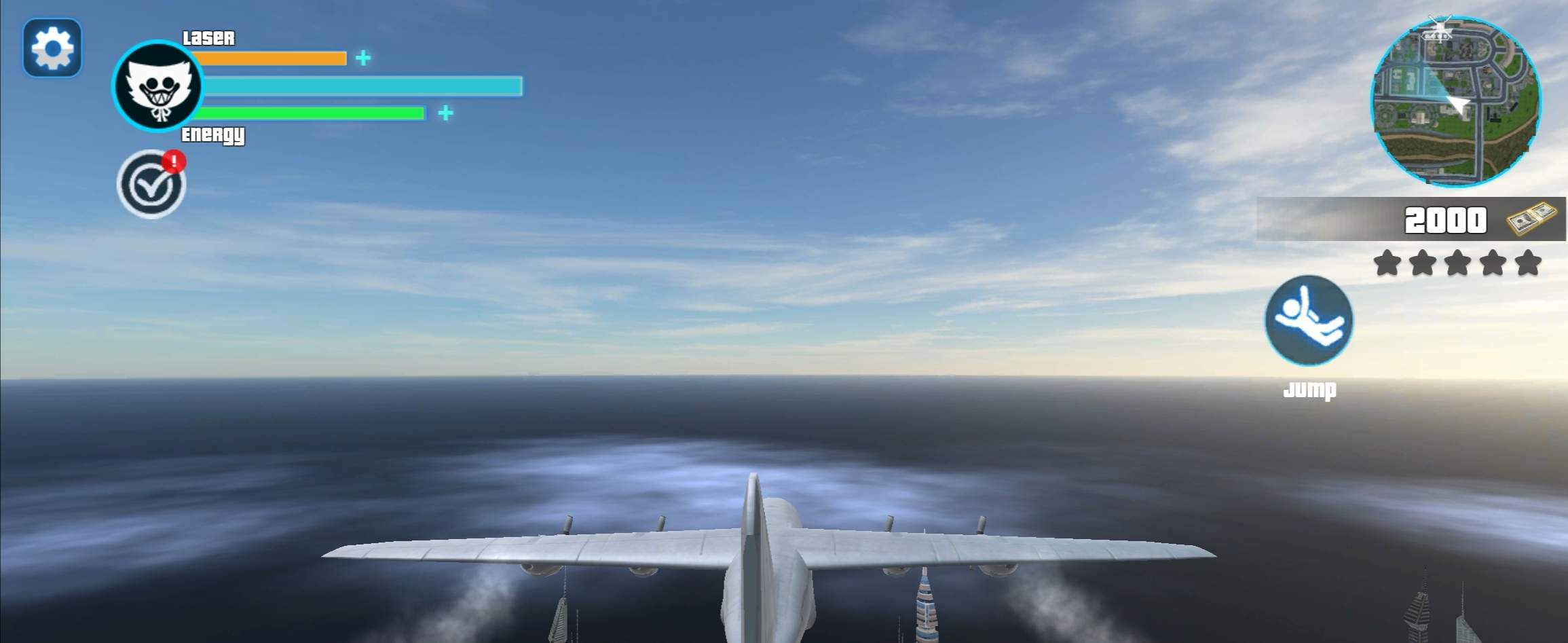The image size is (1568, 643).
Task: Open missions via the checkmark icon
Action: coord(151,180)
